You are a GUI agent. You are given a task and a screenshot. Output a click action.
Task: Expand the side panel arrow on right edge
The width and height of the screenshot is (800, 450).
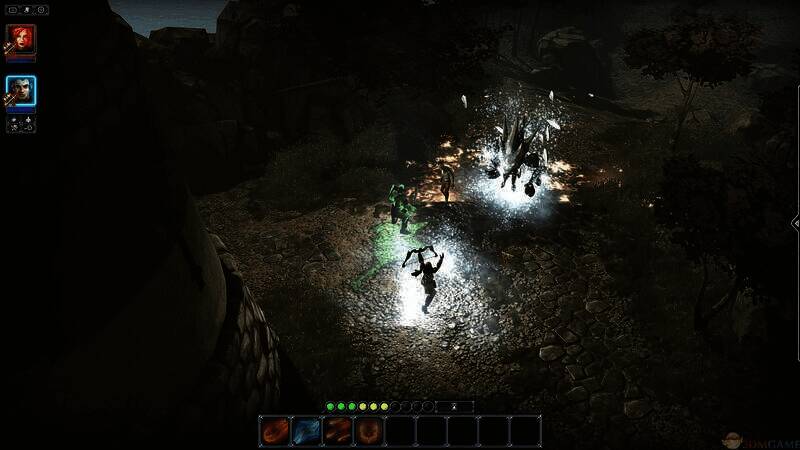coord(795,223)
